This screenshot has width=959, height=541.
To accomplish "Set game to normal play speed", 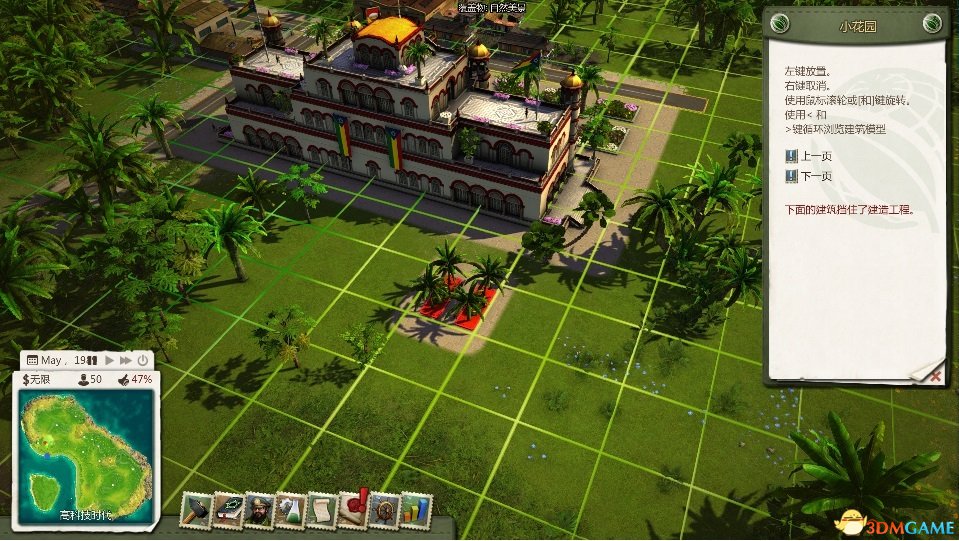I will click(110, 360).
